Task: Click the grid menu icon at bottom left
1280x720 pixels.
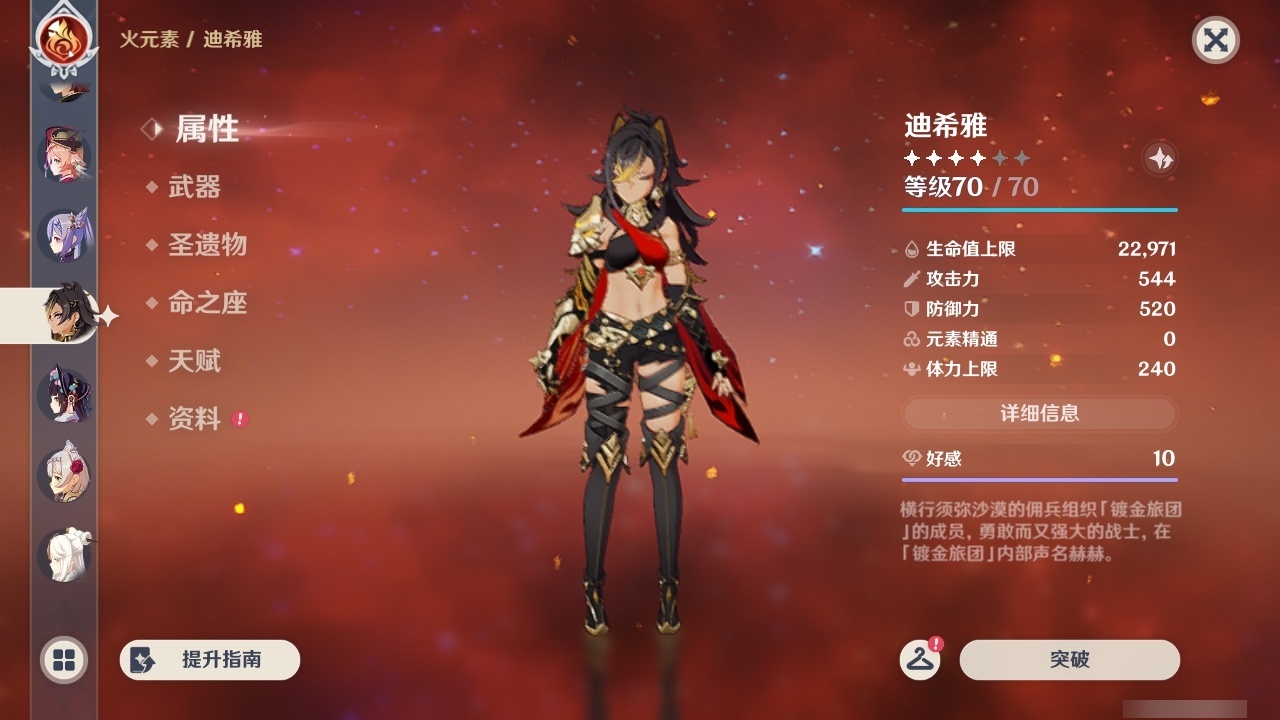Action: 62,660
